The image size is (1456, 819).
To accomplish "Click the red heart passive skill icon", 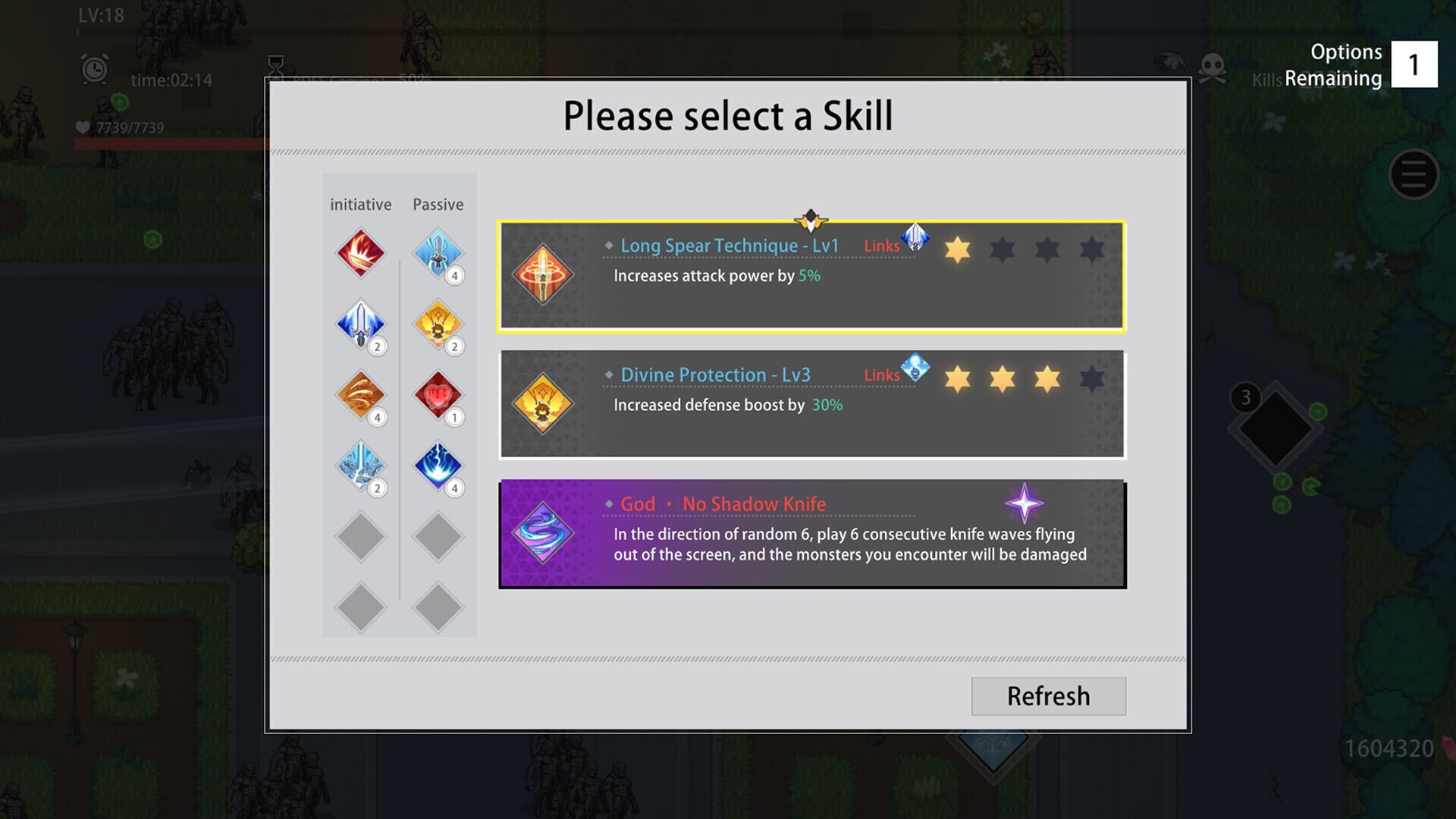I will [x=438, y=394].
